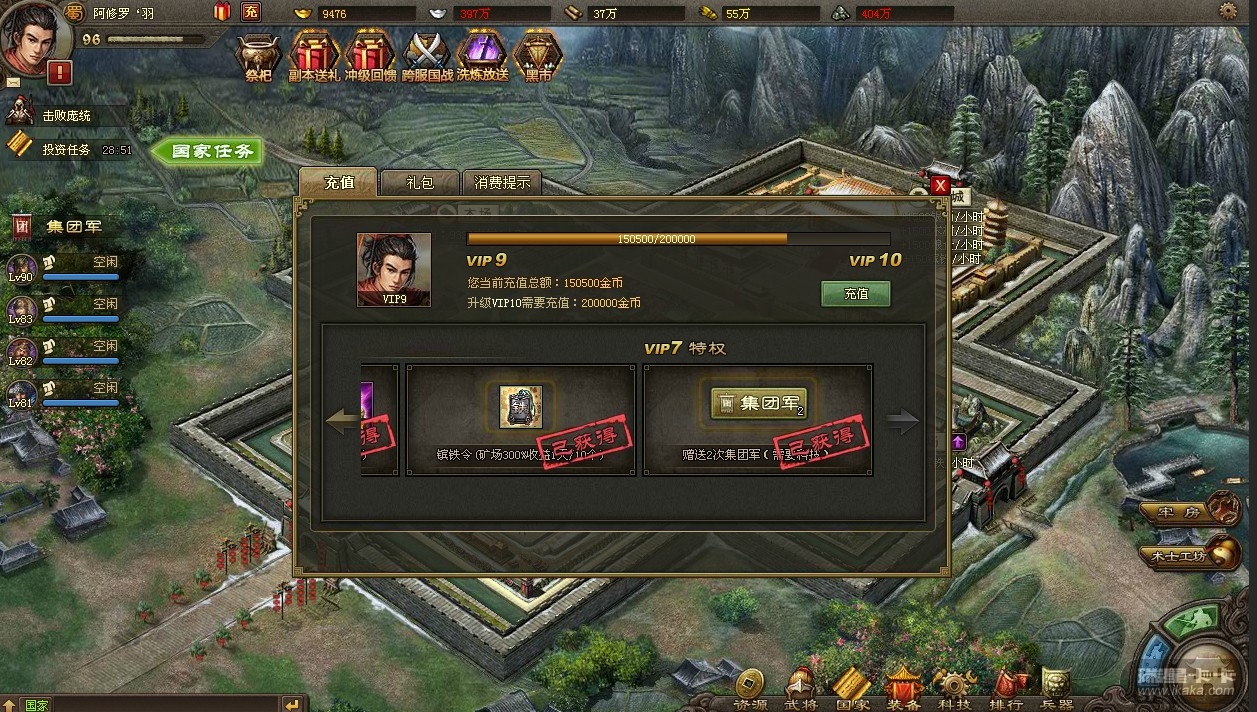Select the 击败庞统 quest tracker entry
The height and width of the screenshot is (712, 1257).
65,116
